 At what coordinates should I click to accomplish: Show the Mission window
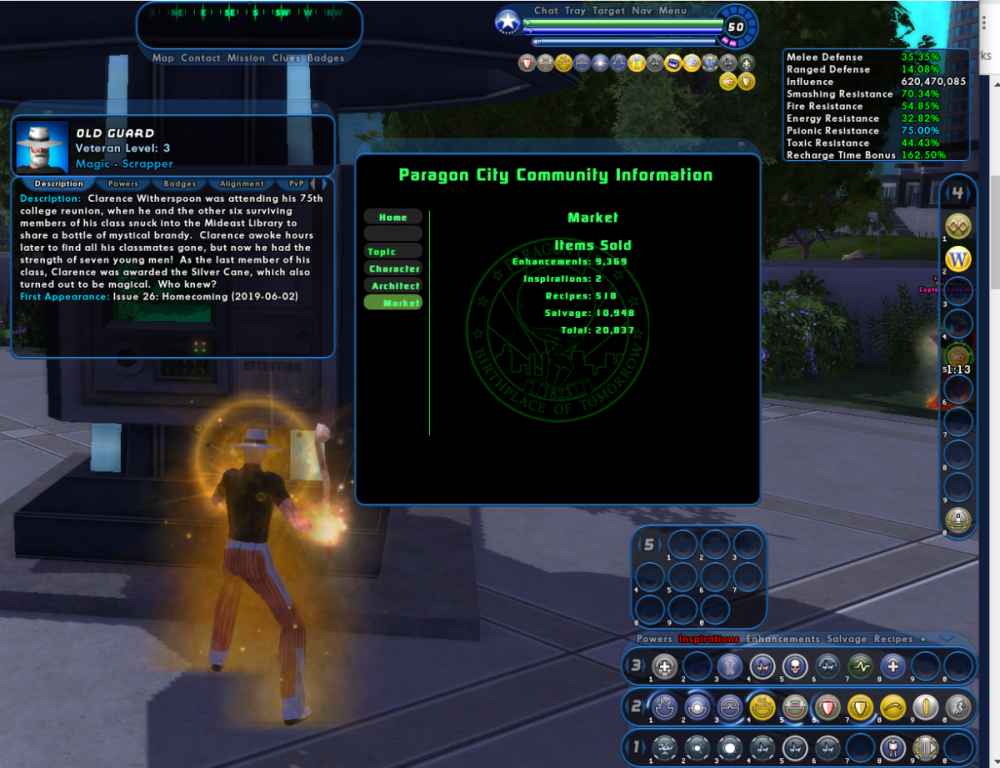coord(246,58)
